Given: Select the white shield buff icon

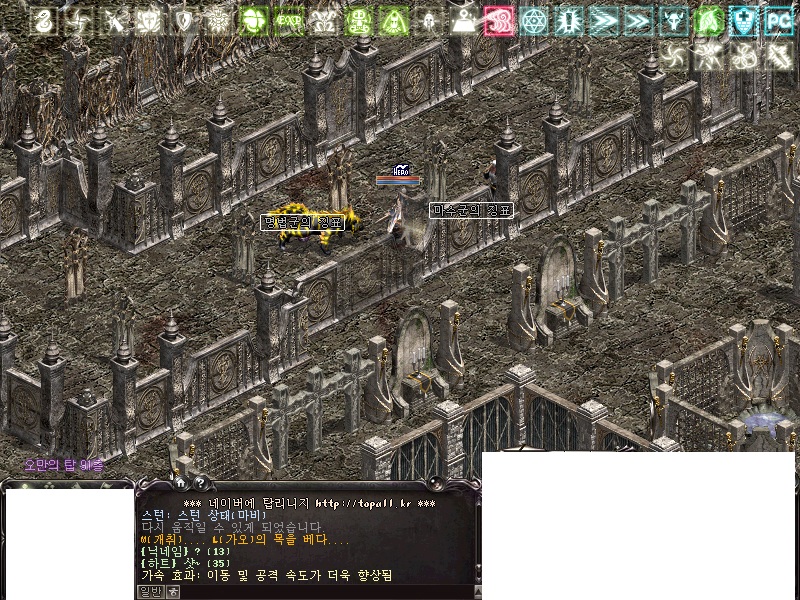Looking at the screenshot, I should pos(184,20).
